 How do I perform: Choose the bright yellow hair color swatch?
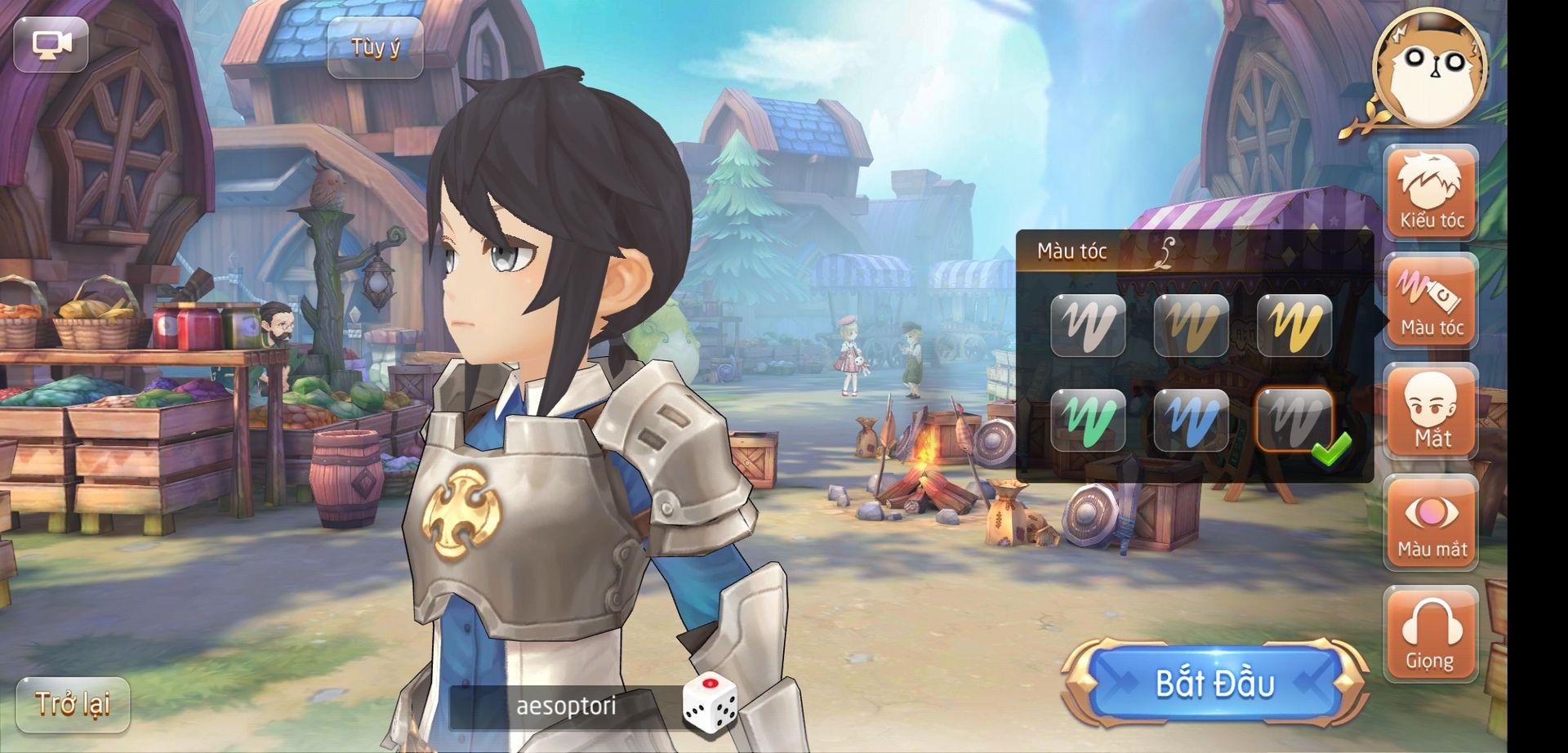(x=1294, y=325)
